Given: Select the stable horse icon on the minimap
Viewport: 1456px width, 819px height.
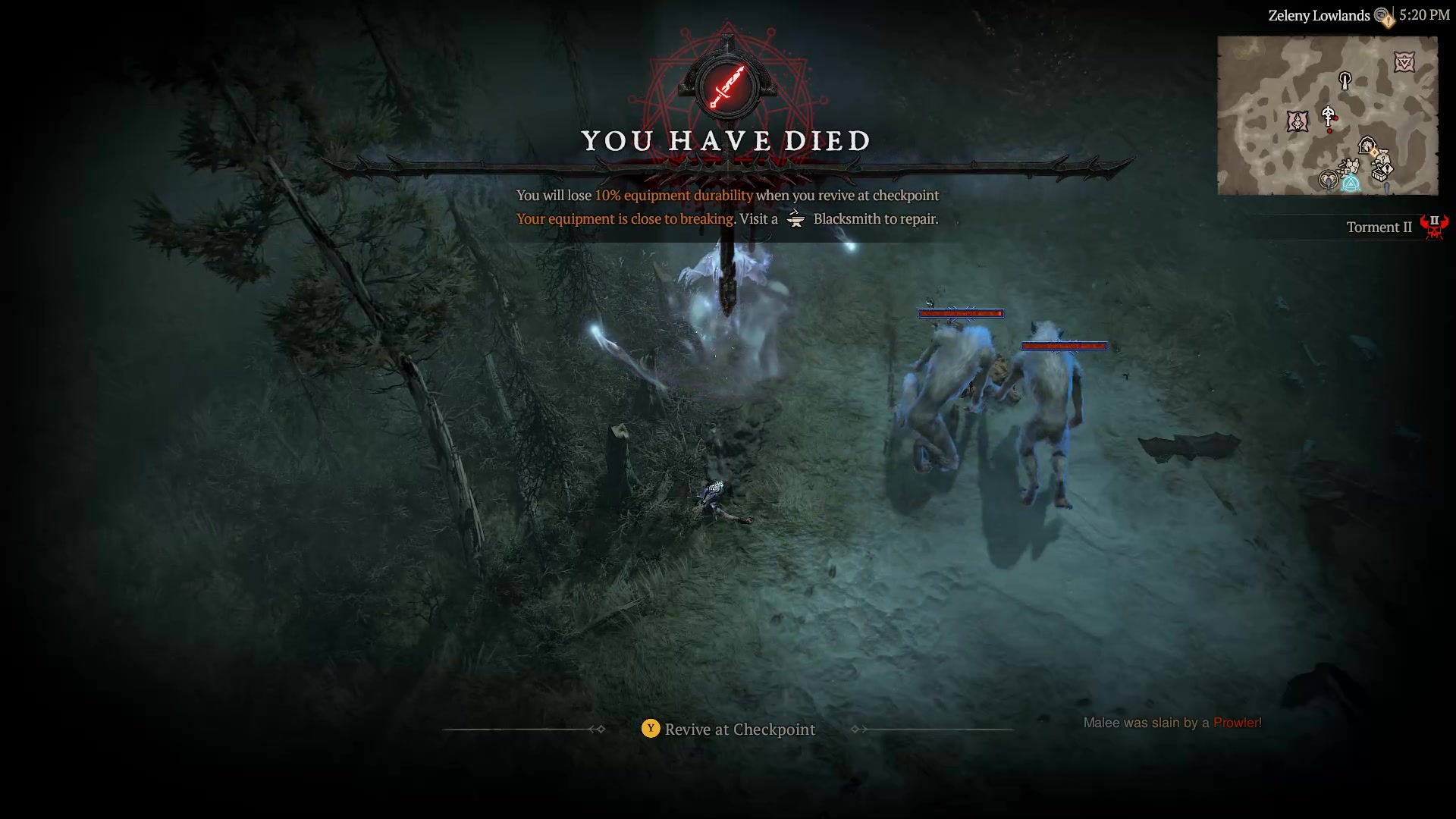Looking at the screenshot, I should 1367,145.
